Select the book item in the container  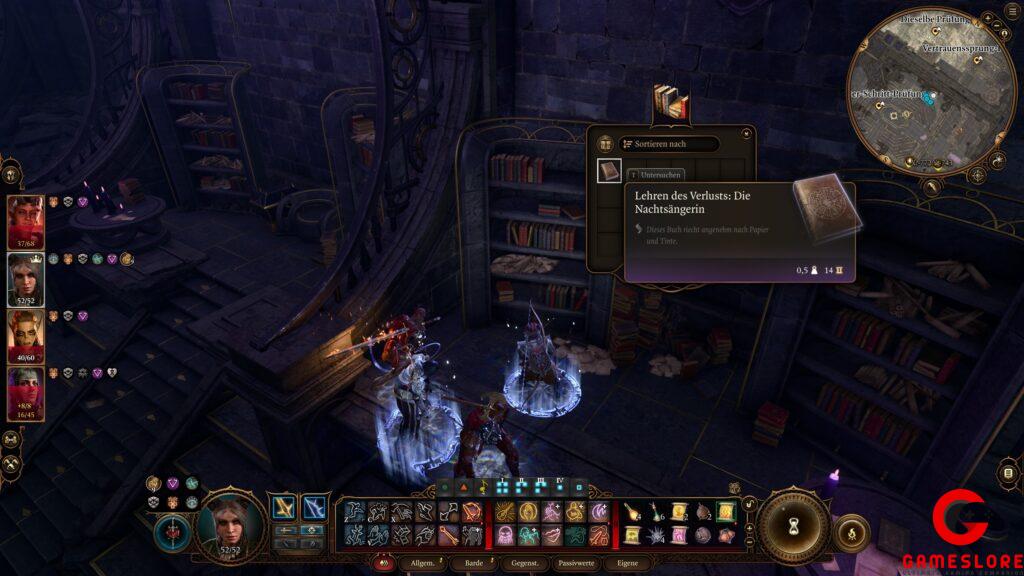tap(610, 171)
